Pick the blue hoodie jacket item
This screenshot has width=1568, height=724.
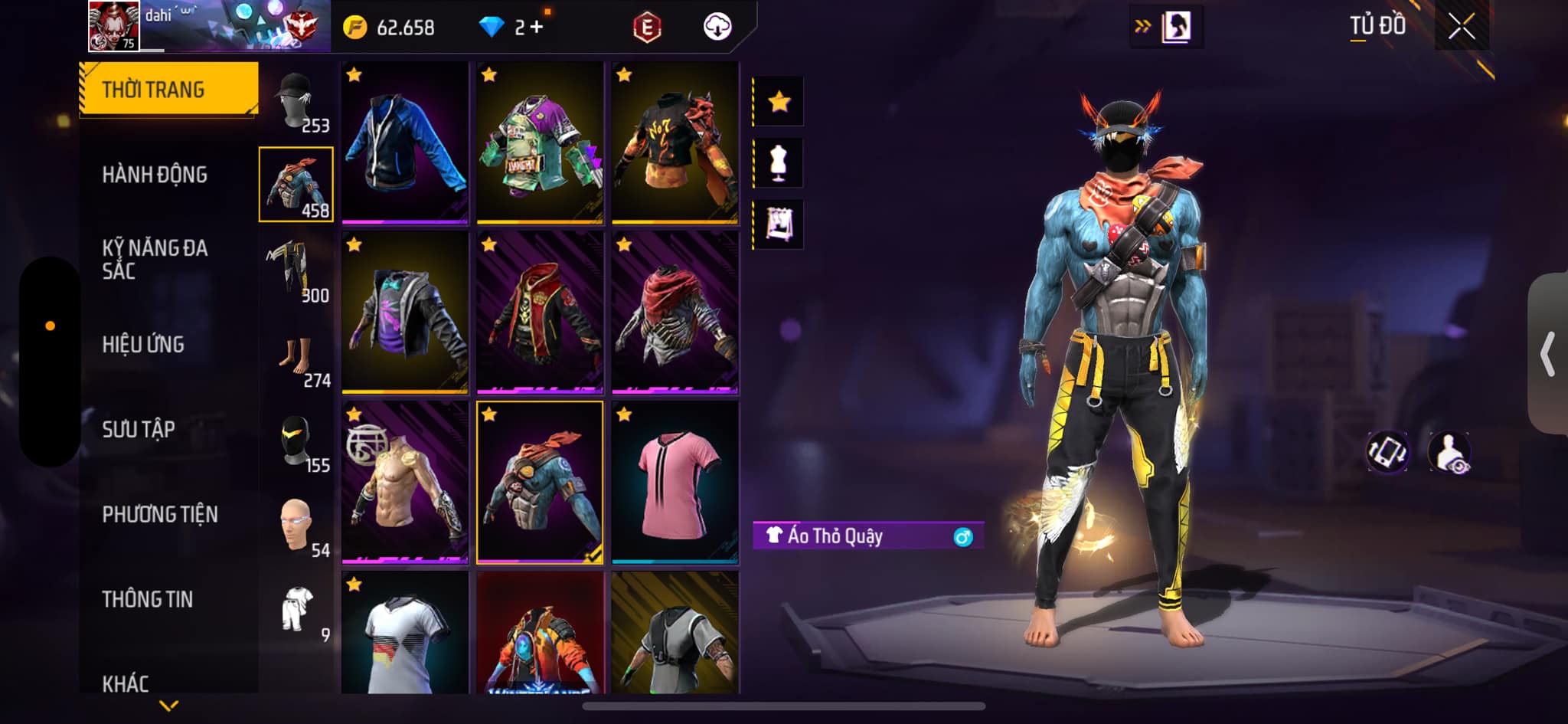point(405,143)
